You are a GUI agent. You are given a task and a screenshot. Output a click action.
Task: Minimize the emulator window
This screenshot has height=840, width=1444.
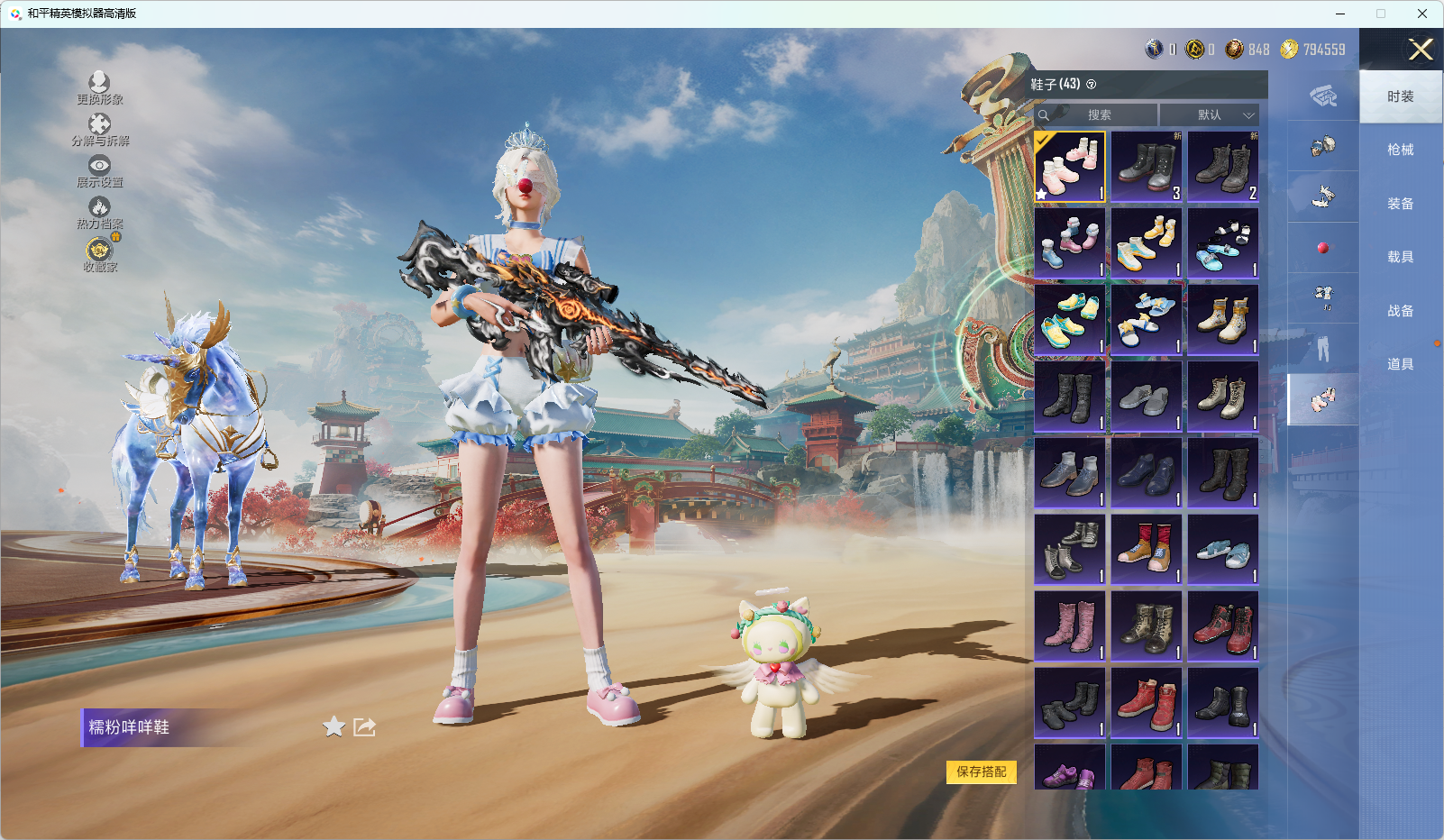(x=1340, y=14)
